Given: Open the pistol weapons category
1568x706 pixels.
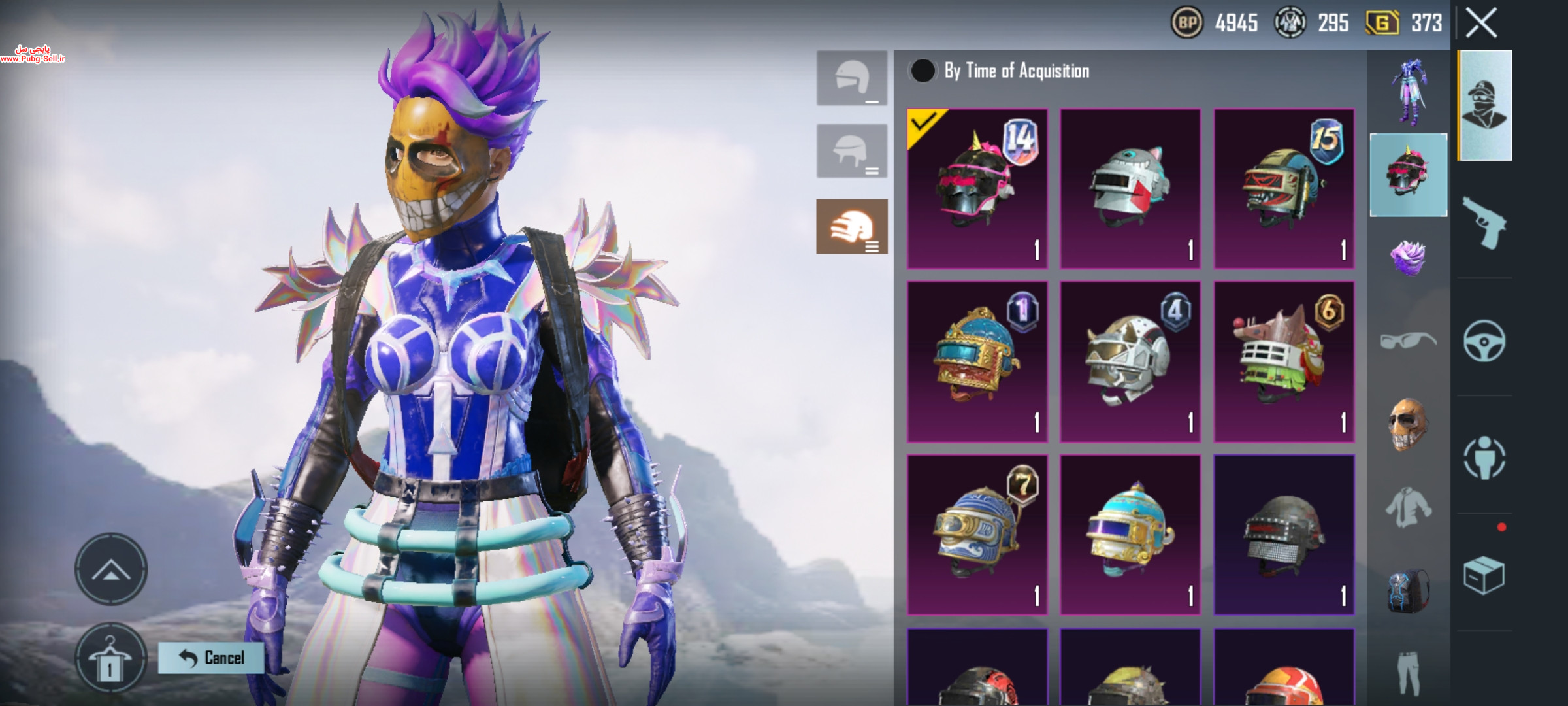Looking at the screenshot, I should pyautogui.click(x=1484, y=224).
